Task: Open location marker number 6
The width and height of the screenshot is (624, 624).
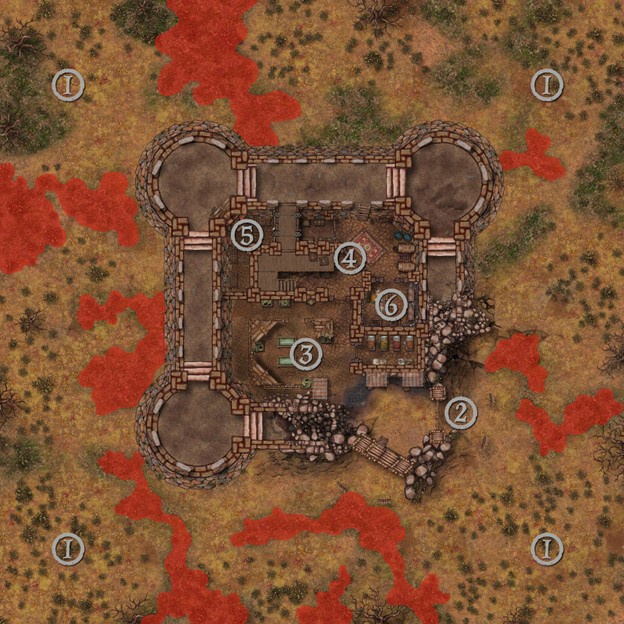Action: (391, 303)
